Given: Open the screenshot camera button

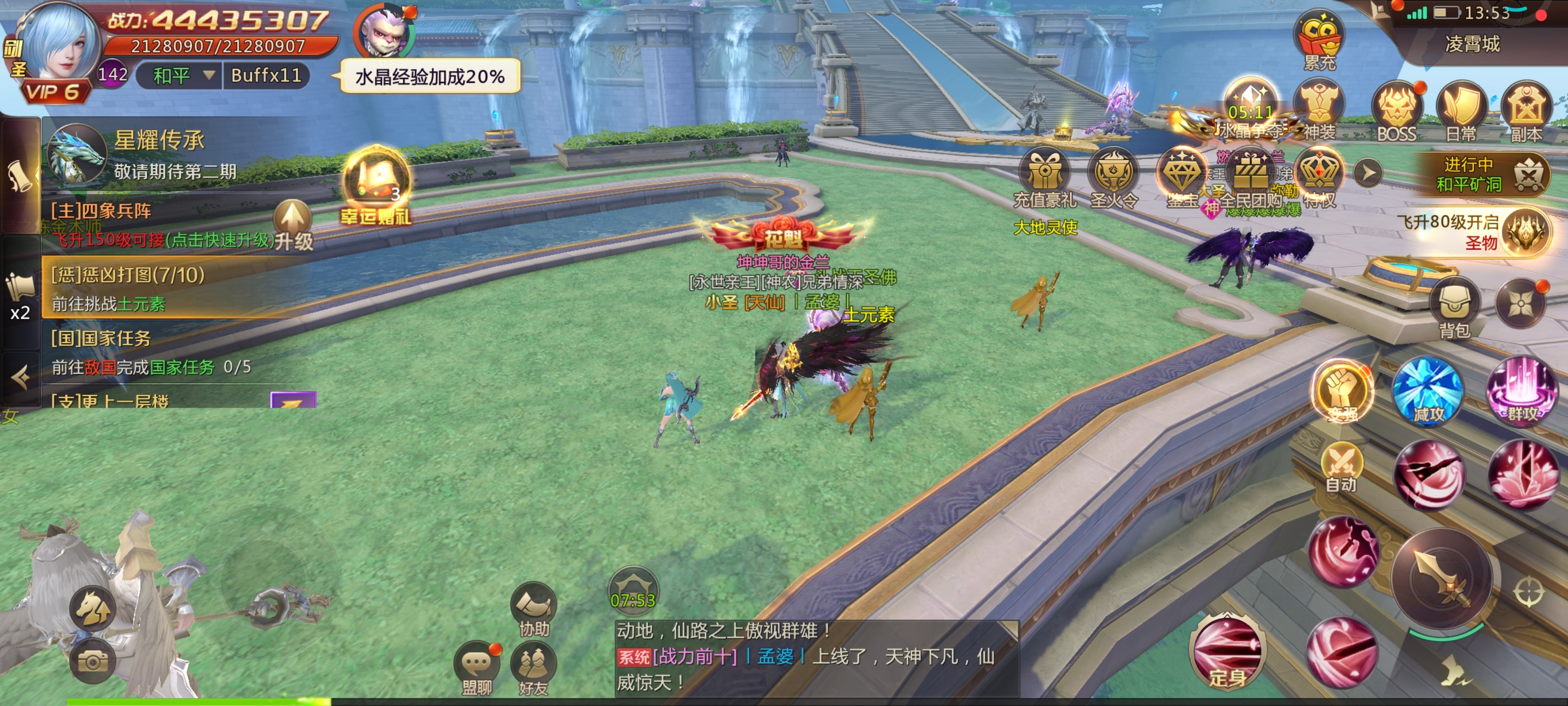Looking at the screenshot, I should [x=93, y=661].
